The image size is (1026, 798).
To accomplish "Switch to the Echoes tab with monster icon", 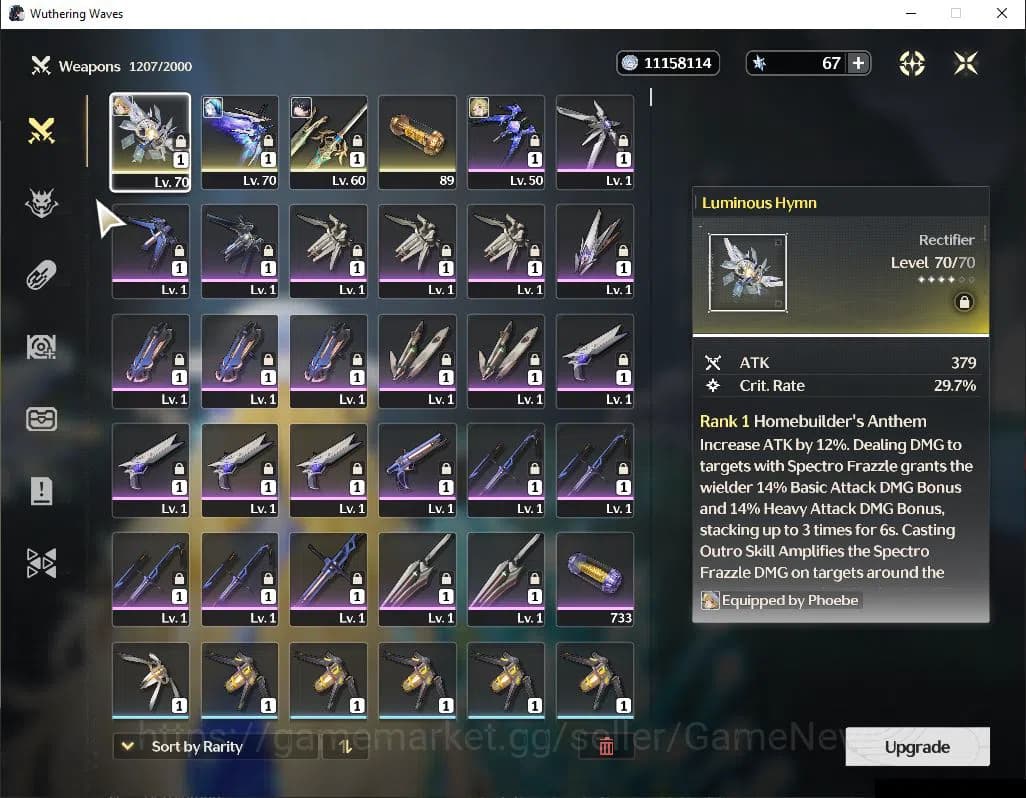I will point(41,203).
